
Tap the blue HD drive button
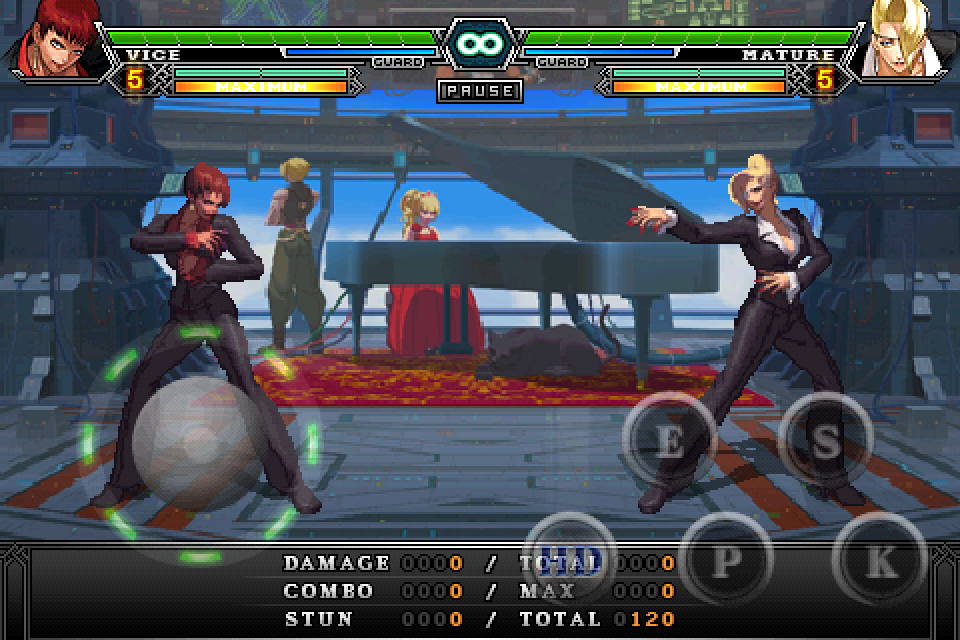[571, 557]
